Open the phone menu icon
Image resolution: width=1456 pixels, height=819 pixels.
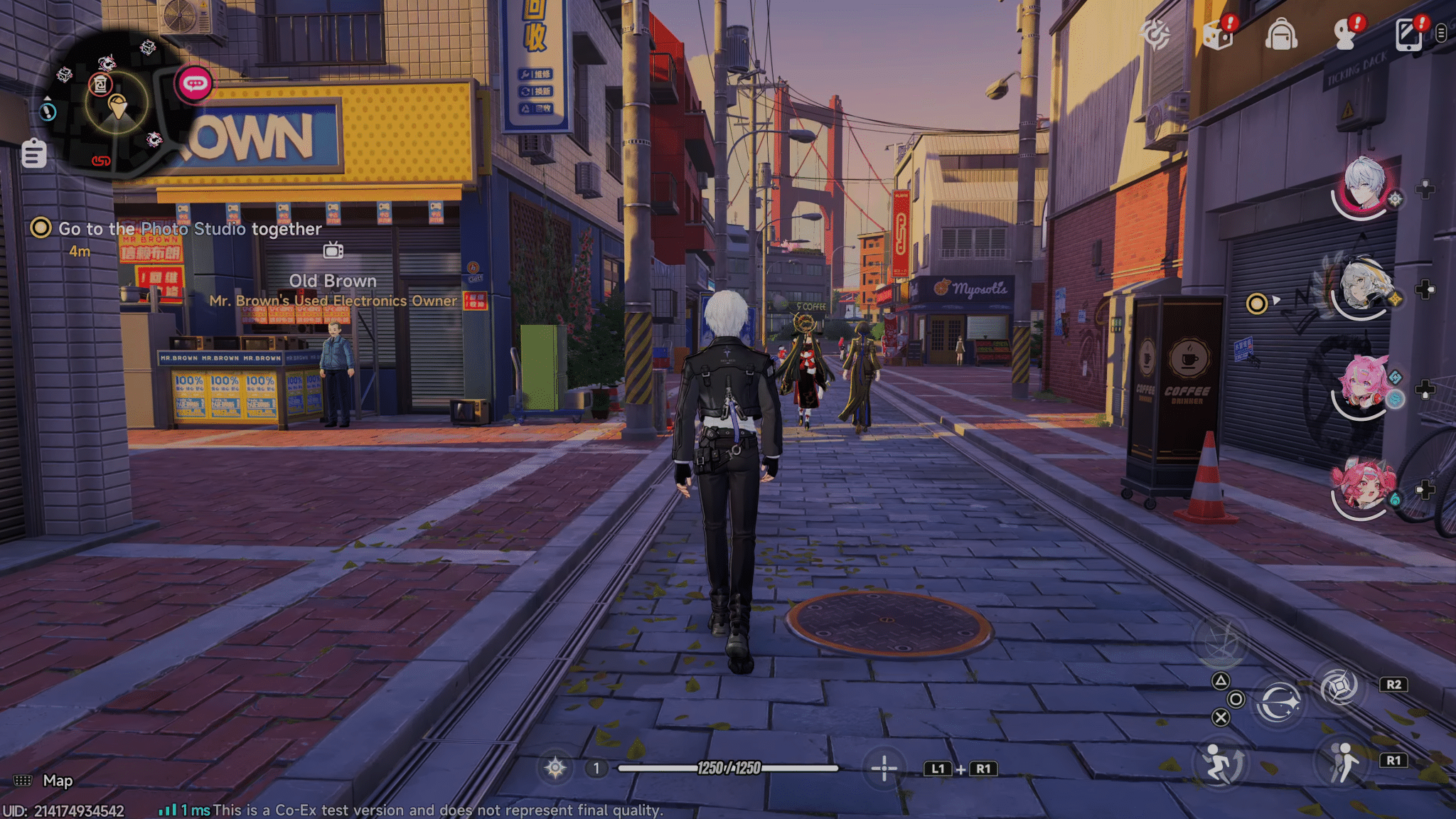click(1408, 34)
